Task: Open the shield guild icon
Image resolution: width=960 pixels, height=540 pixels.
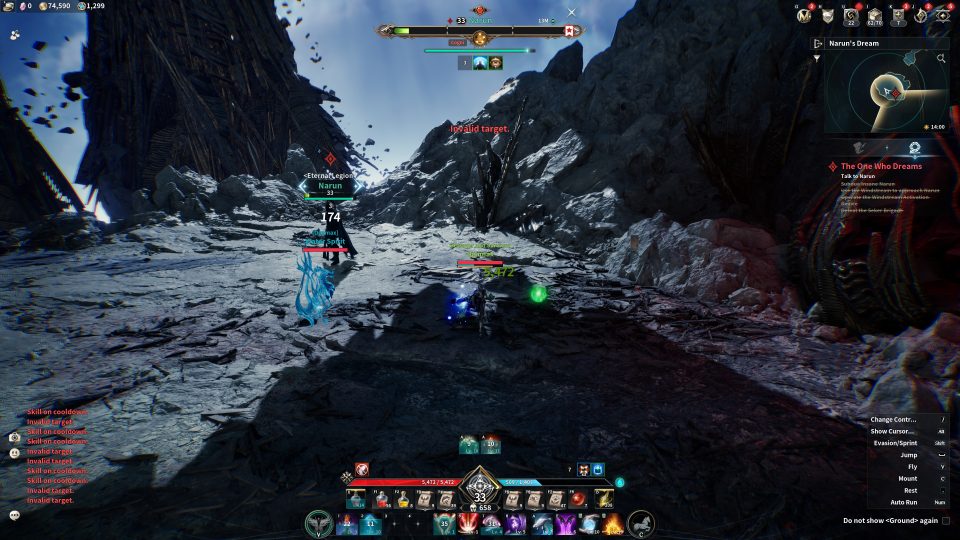Action: click(x=828, y=15)
